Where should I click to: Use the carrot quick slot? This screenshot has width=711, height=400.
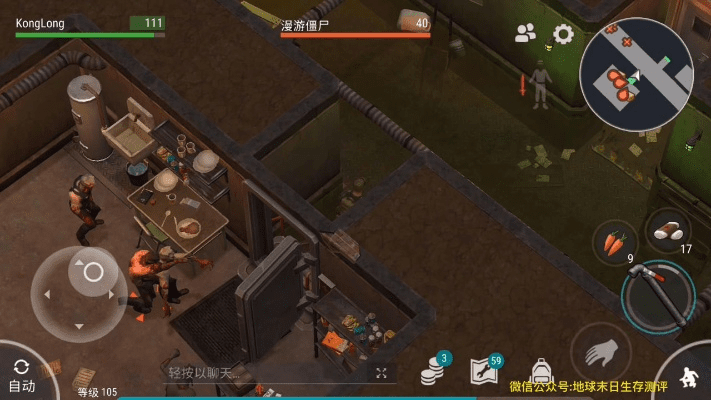pyautogui.click(x=615, y=243)
